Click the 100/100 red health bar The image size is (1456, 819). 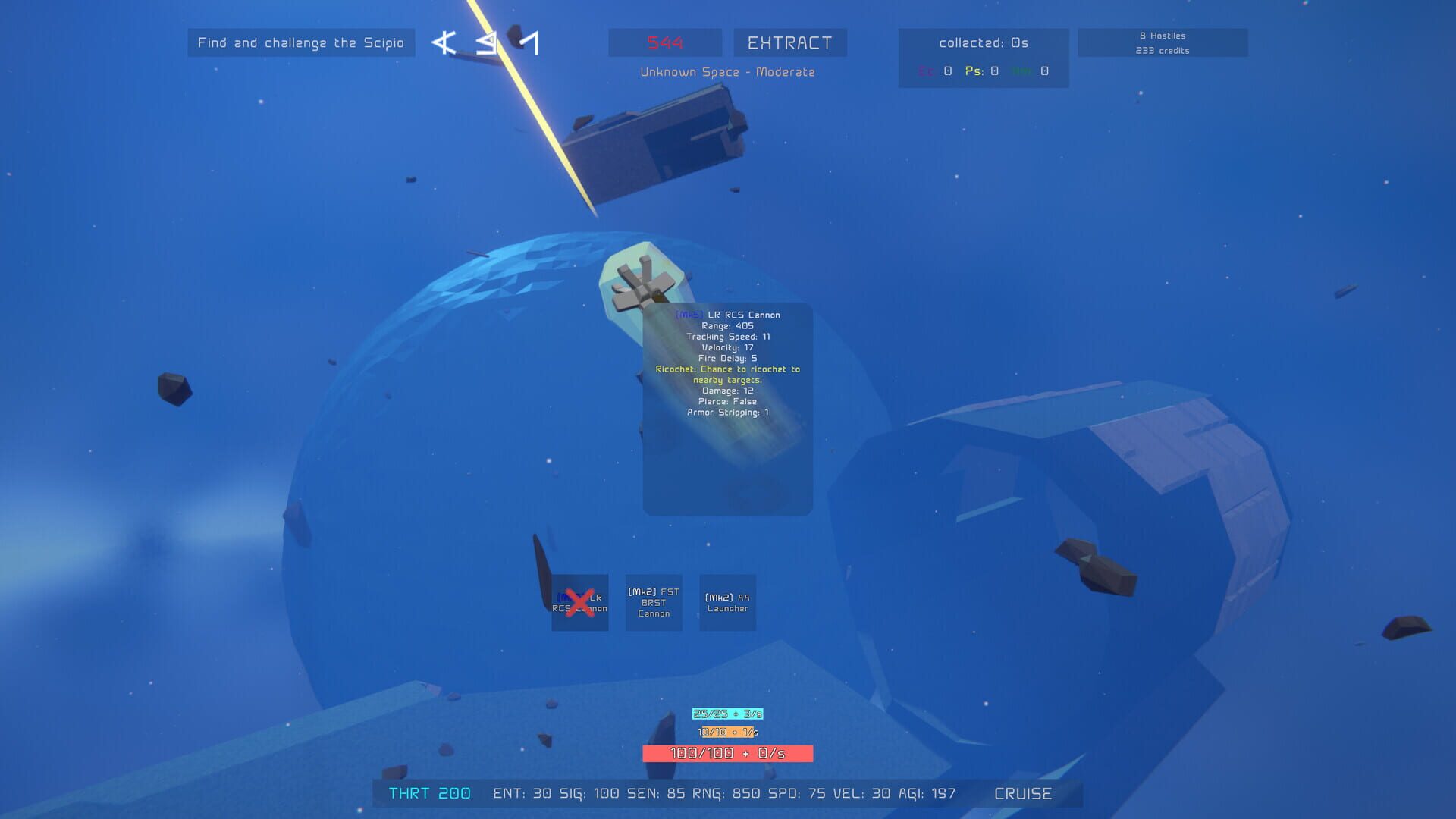tap(727, 754)
